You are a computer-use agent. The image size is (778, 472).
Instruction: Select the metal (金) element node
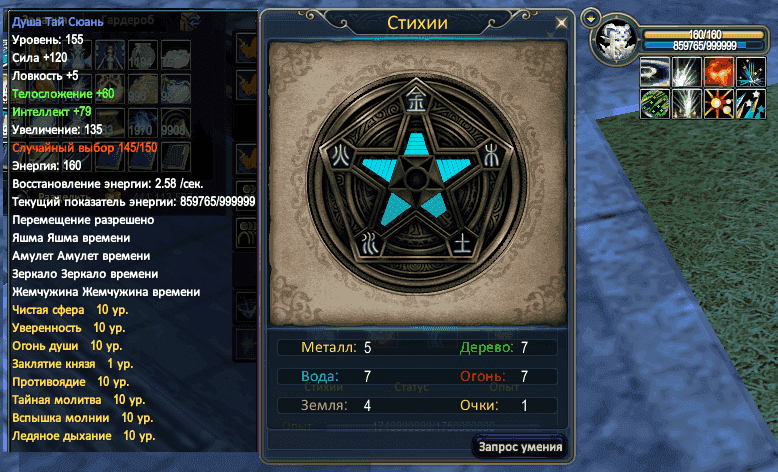(x=412, y=100)
